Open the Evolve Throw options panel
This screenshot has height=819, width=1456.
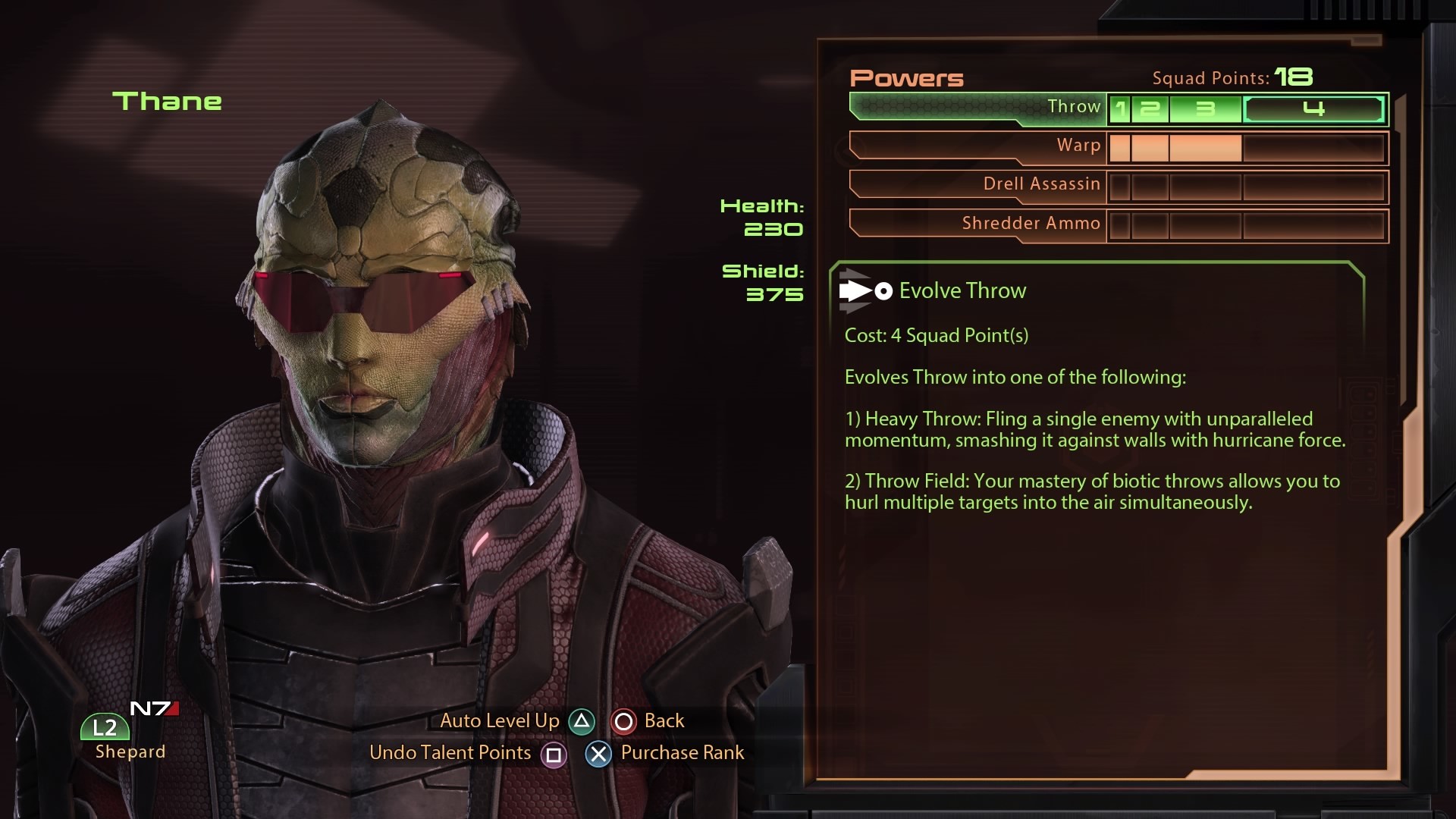click(x=962, y=290)
